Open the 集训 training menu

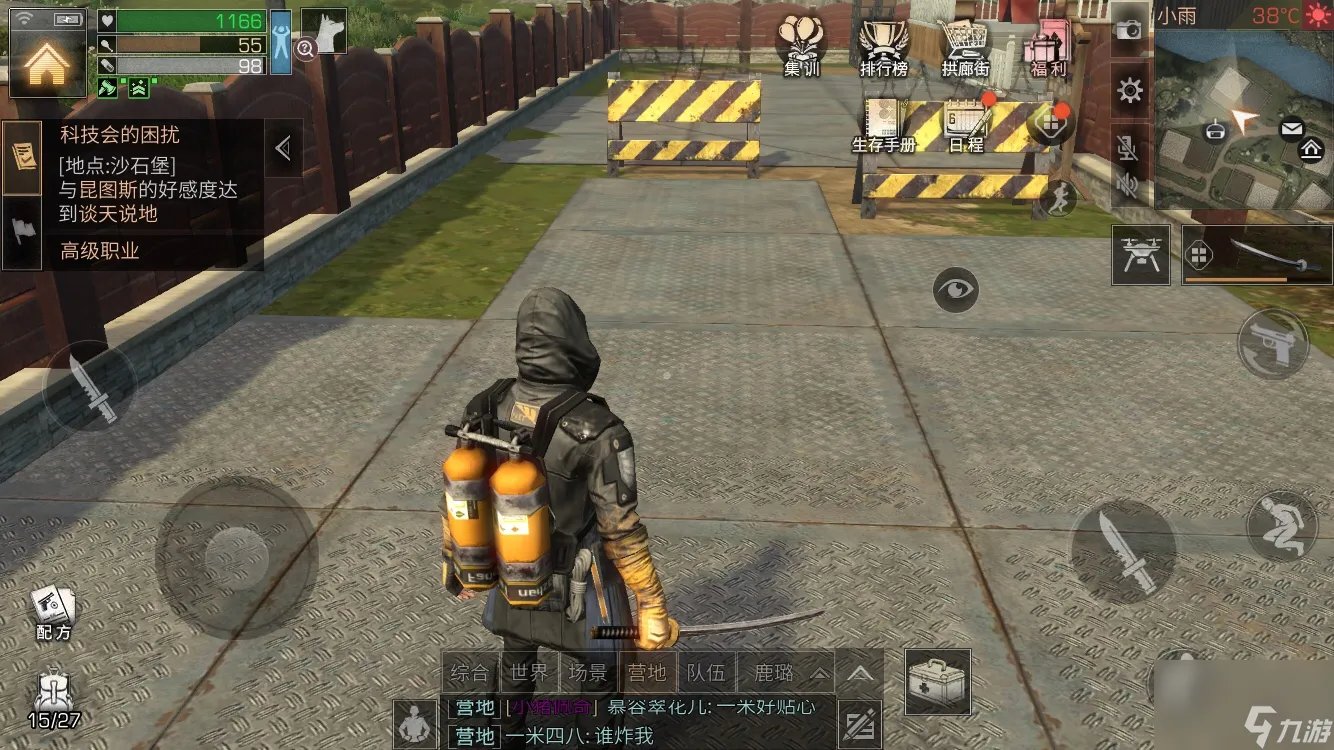pos(804,45)
